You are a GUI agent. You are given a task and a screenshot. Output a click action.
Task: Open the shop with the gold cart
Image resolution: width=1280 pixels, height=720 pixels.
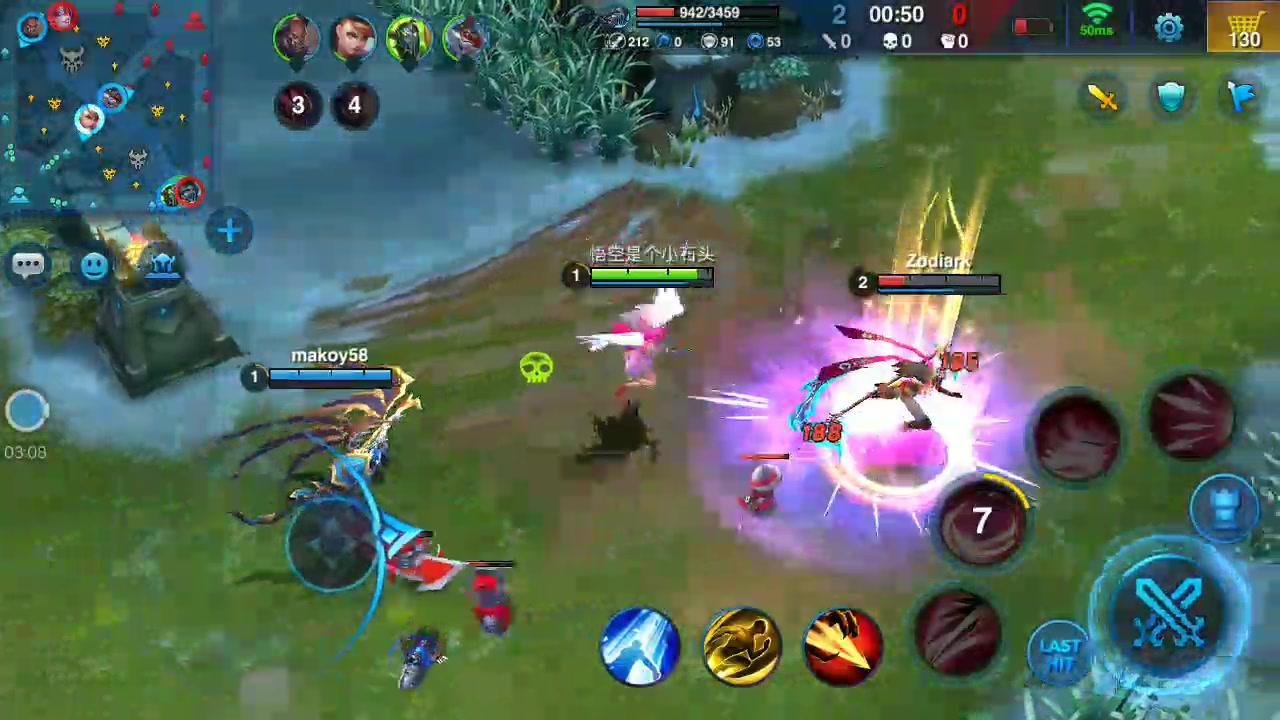[x=1244, y=27]
